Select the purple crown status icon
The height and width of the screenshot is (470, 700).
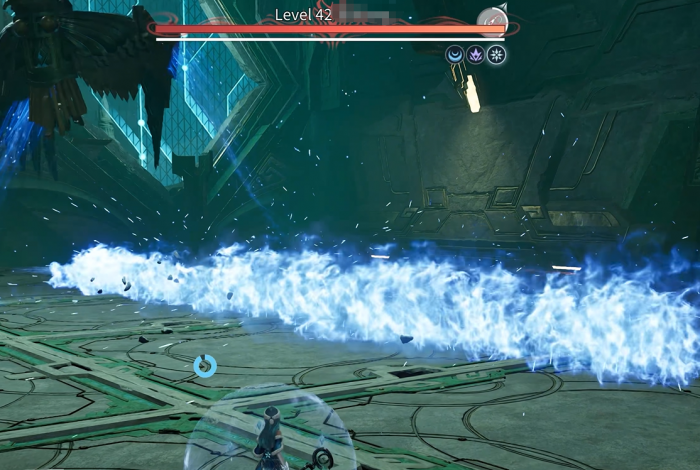[x=475, y=55]
